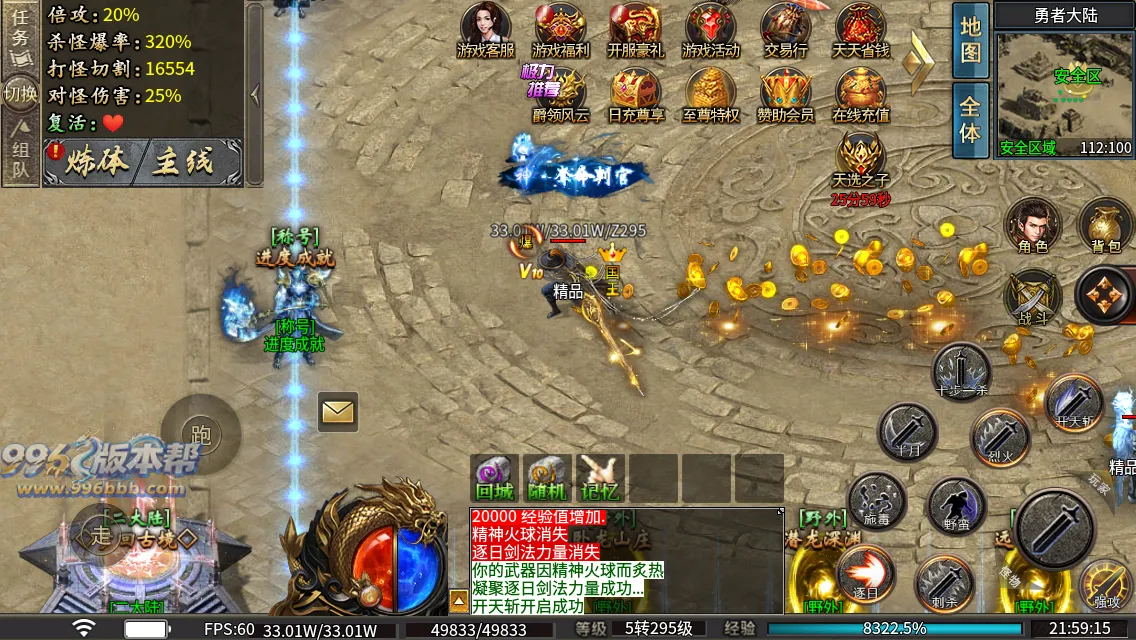Screen dimensions: 1136x640
Task: Cast the 开天斩 skill
Action: pyautogui.click(x=1074, y=403)
